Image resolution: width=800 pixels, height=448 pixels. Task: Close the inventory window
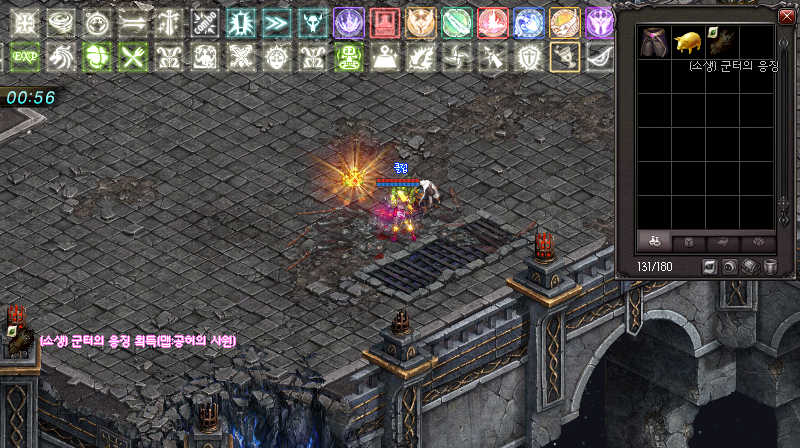click(785, 16)
